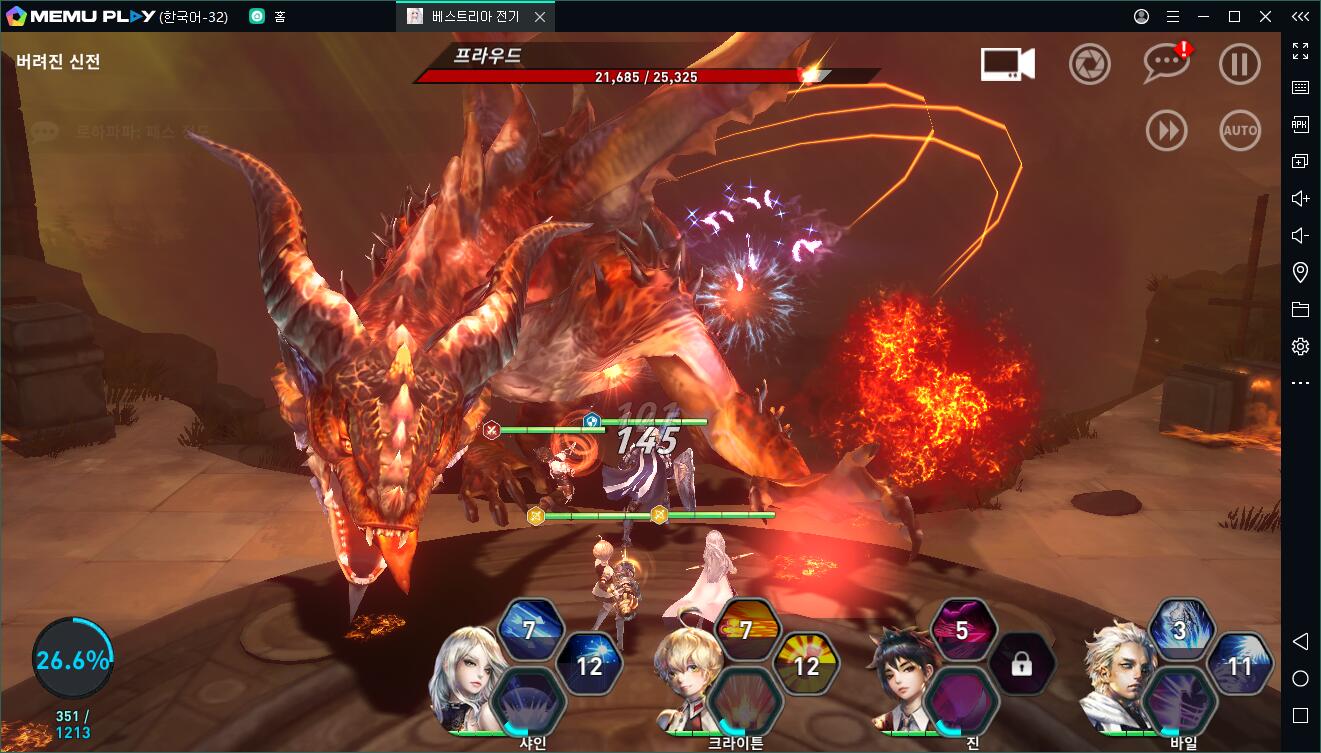Use 샤인's skill showing cooldown 7
Screen dimensions: 1321x753
(529, 630)
